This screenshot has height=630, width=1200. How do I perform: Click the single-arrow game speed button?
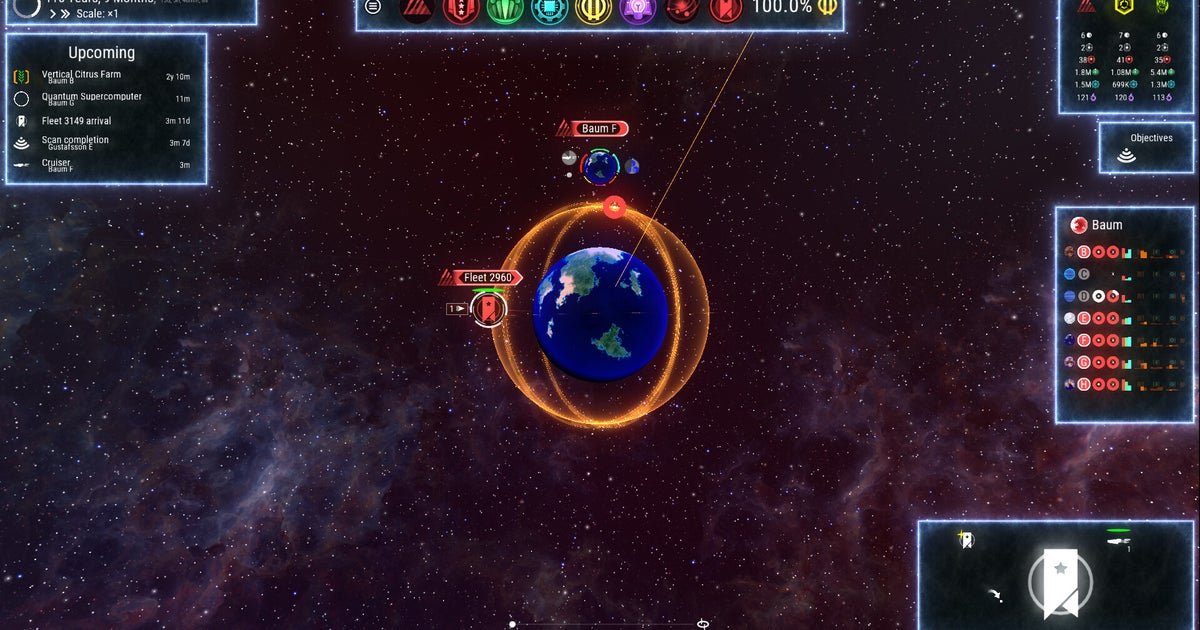[x=52, y=15]
